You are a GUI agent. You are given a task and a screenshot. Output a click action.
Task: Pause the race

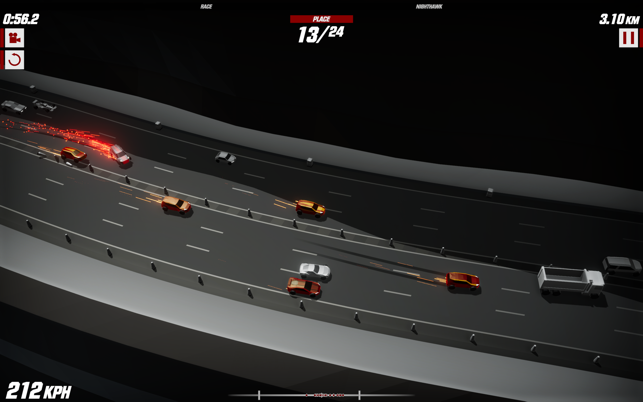[628, 38]
